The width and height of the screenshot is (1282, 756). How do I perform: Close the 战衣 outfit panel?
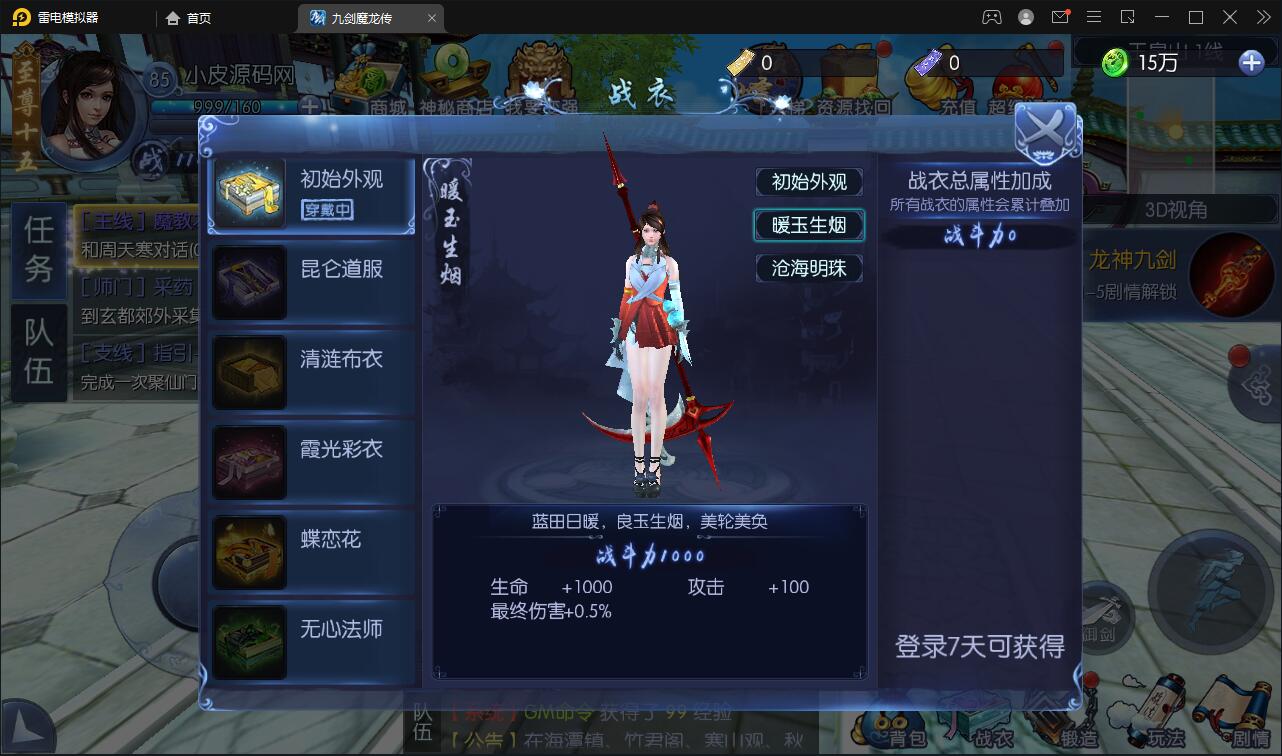(1045, 132)
